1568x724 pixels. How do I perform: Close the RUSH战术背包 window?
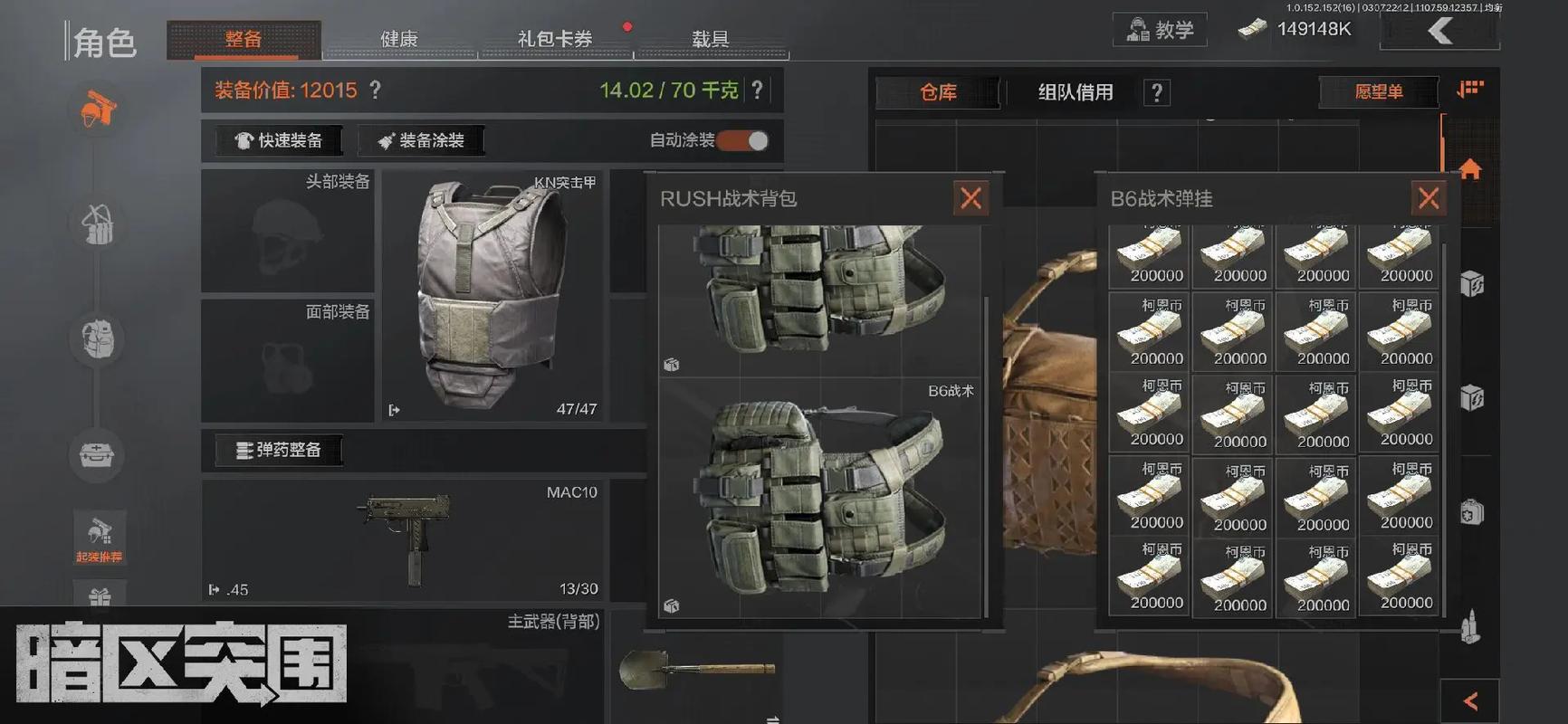pos(970,198)
